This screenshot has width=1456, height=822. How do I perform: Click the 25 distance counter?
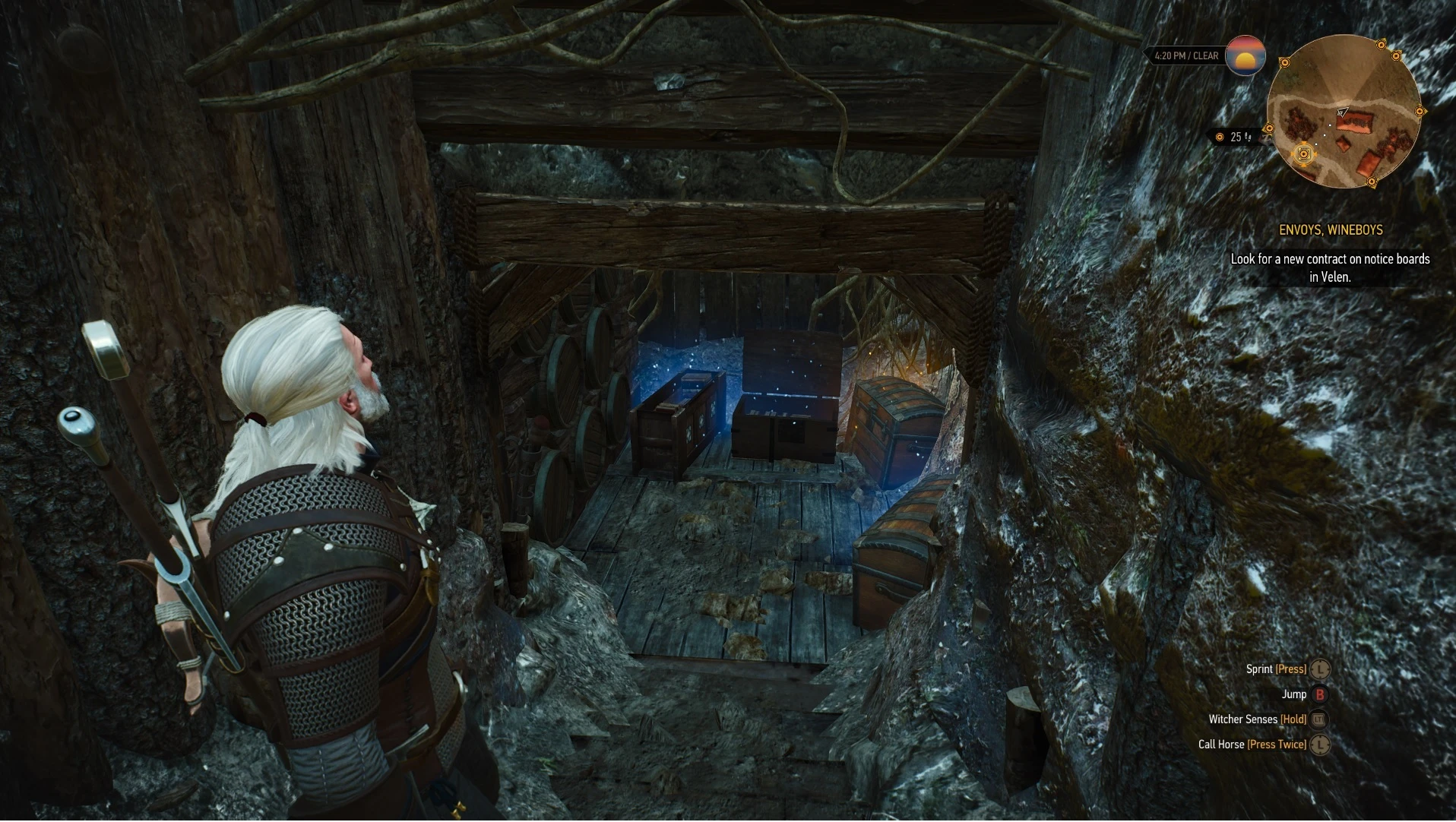click(x=1236, y=136)
